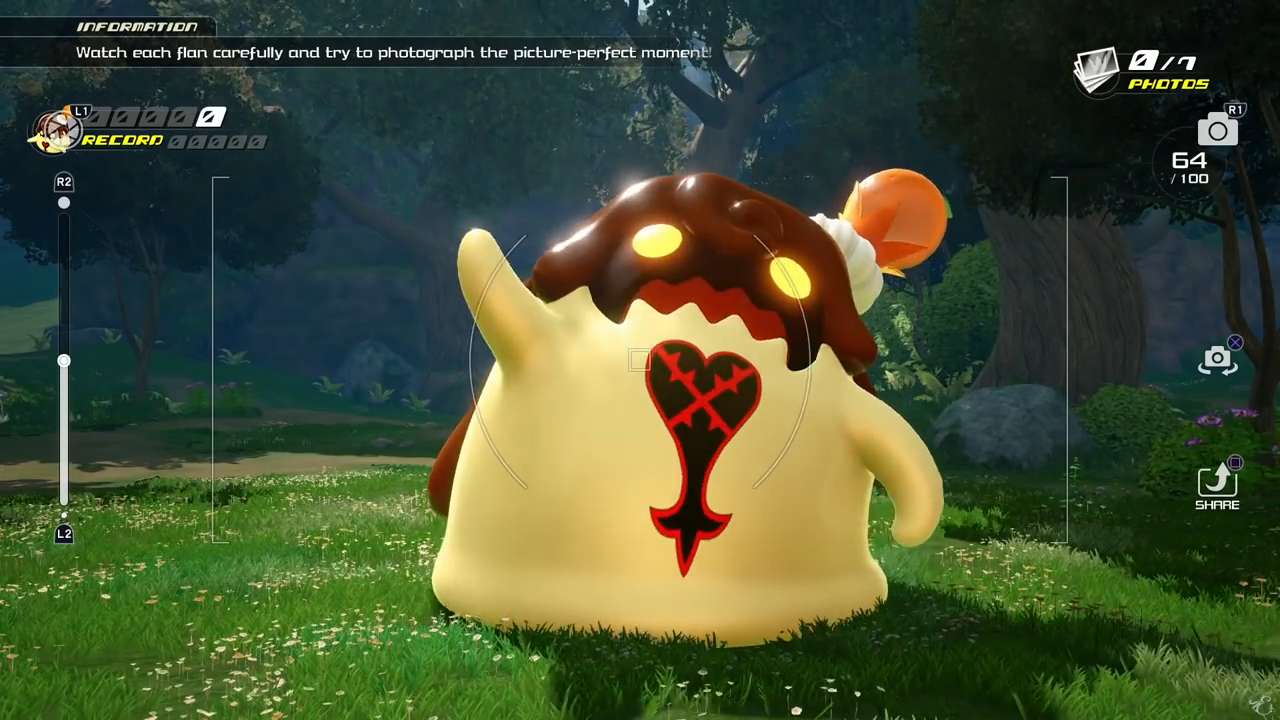The height and width of the screenshot is (720, 1280).
Task: Click the camera shutter icon near R1
Action: [1217, 130]
